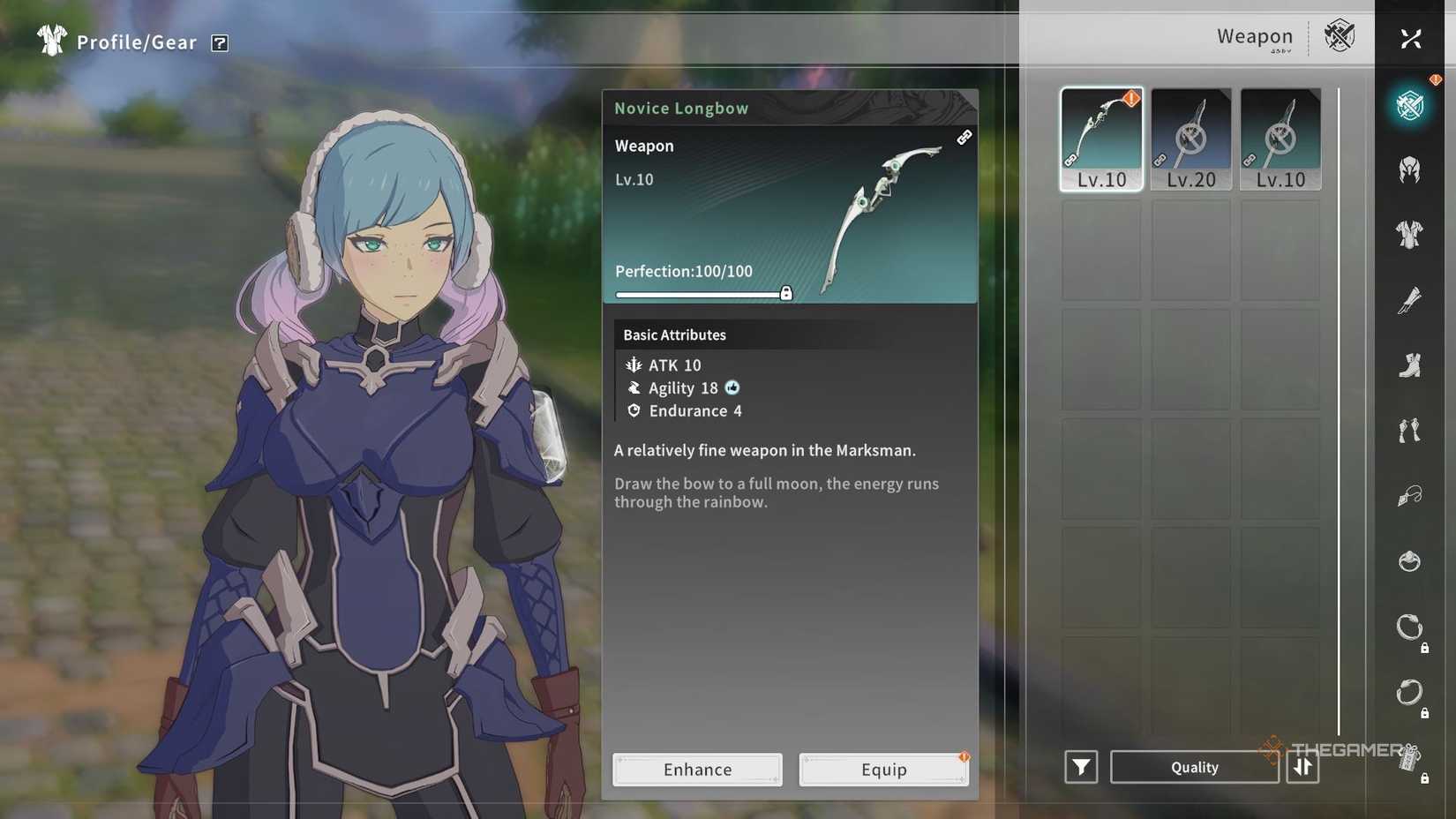Open the inventory filter funnel
The height and width of the screenshot is (819, 1456).
pos(1081,768)
